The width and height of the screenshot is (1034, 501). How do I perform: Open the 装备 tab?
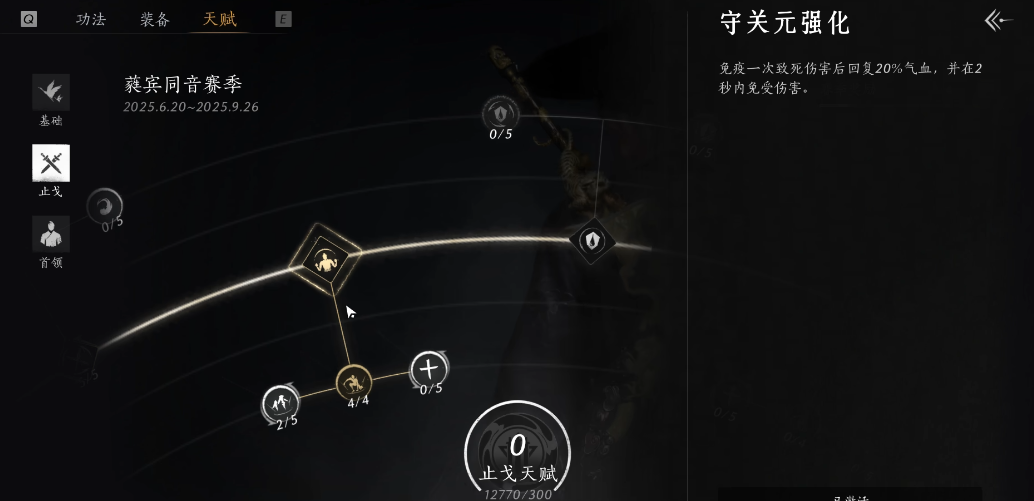coord(155,19)
